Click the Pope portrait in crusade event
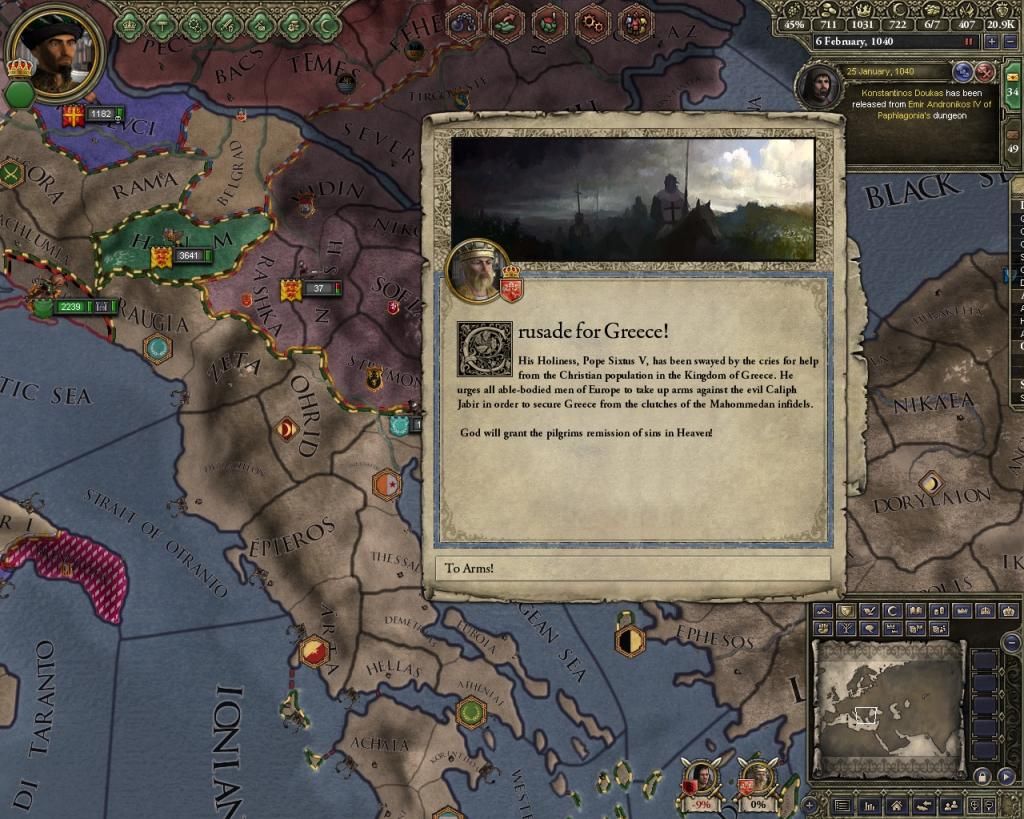 click(x=477, y=271)
